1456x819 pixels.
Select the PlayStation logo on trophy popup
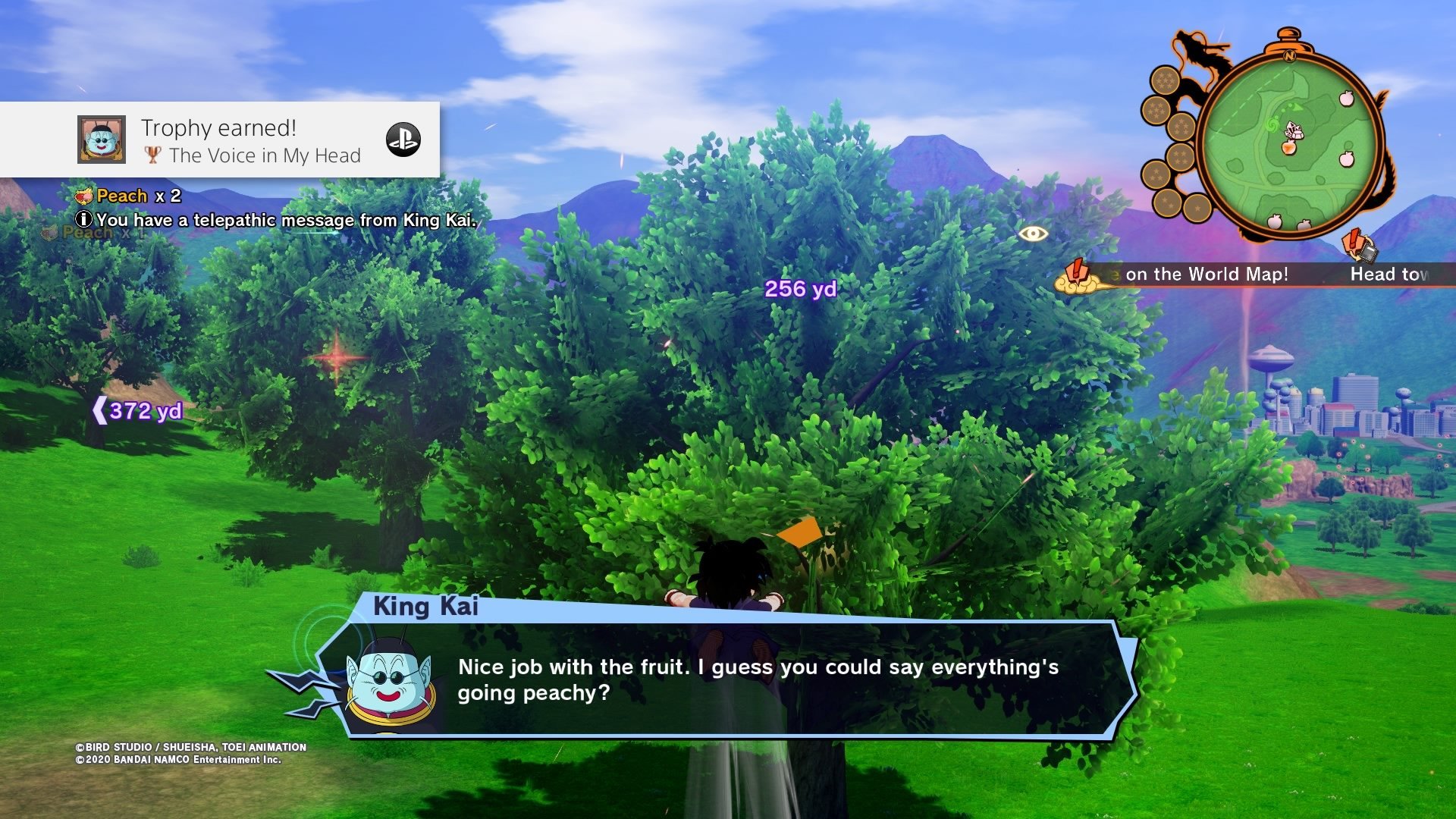coord(403,140)
